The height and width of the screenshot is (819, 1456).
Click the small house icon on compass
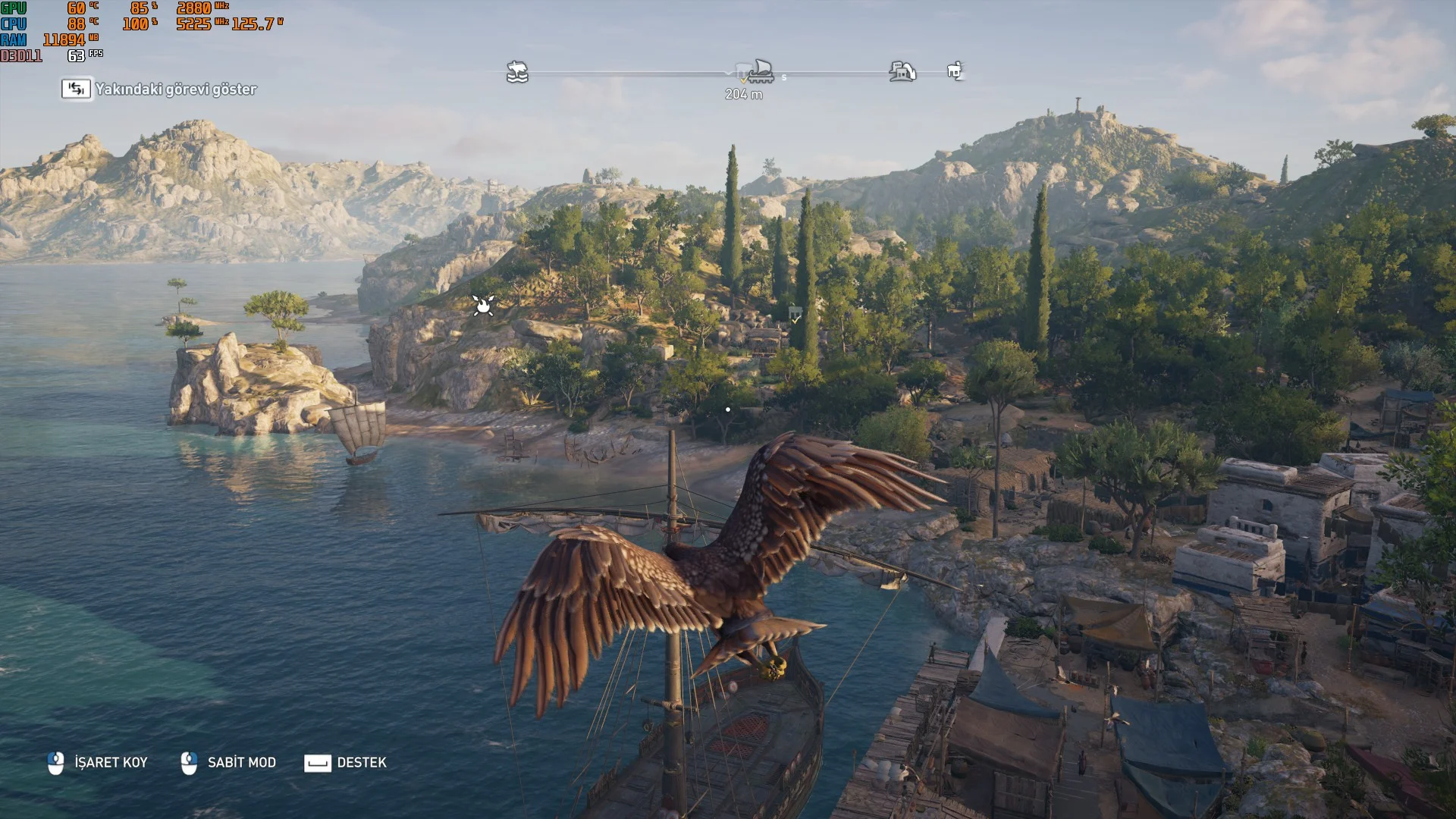(x=955, y=71)
